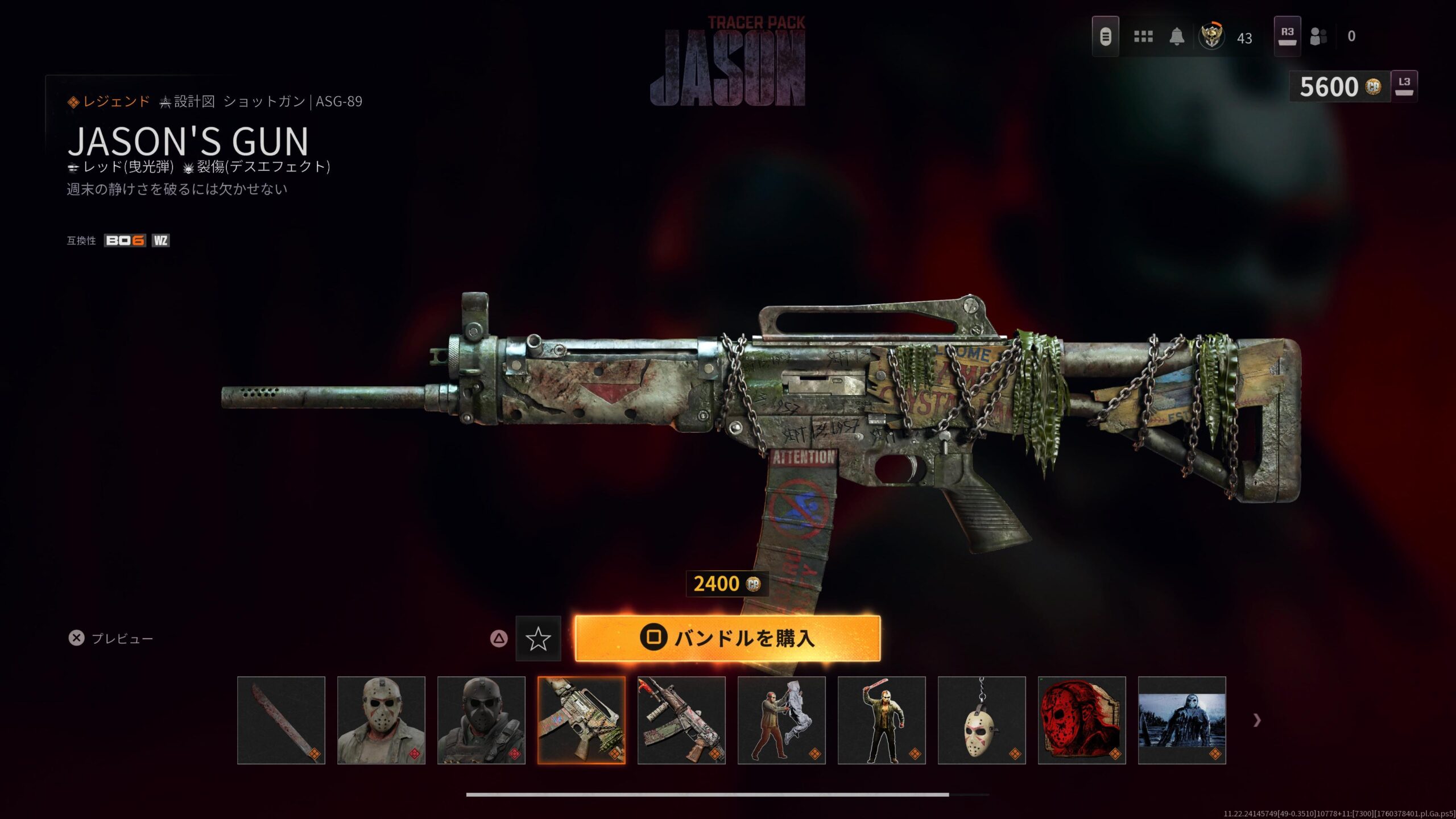
Task: Favorite the bundle with the star button
Action: pyautogui.click(x=538, y=639)
